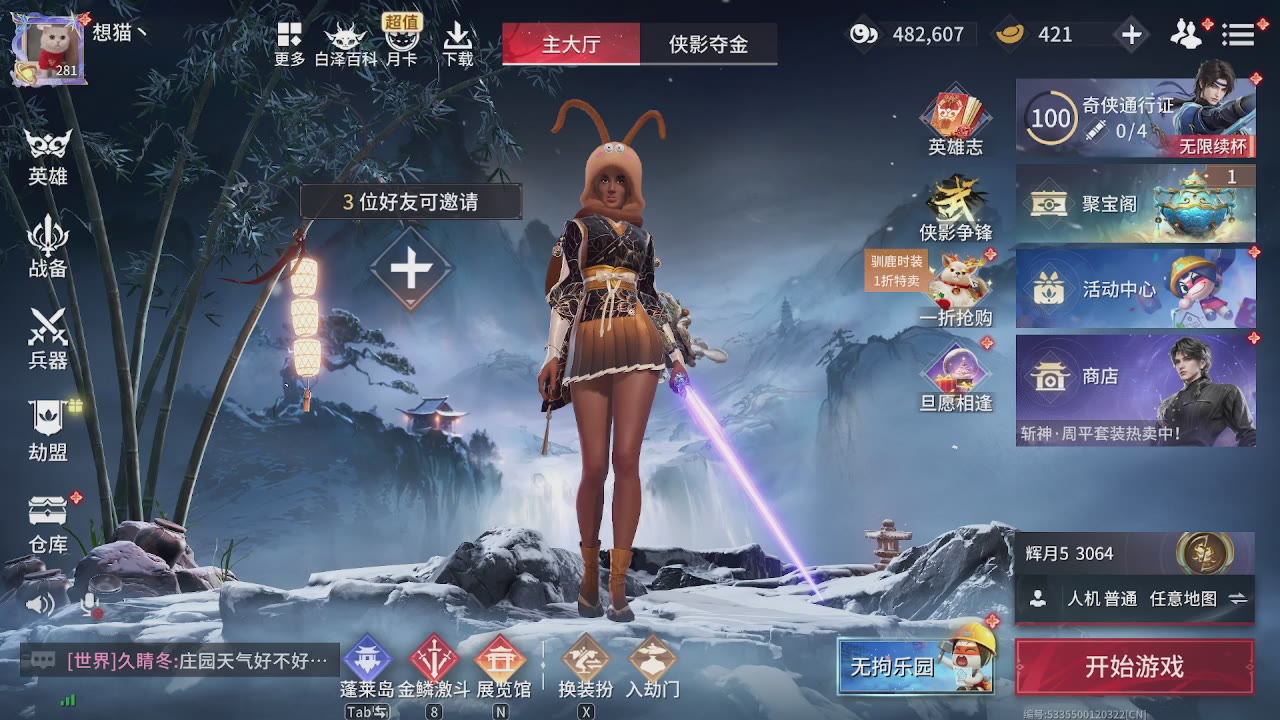Open the friends list icon
Viewport: 1280px width, 720px height.
point(1186,33)
